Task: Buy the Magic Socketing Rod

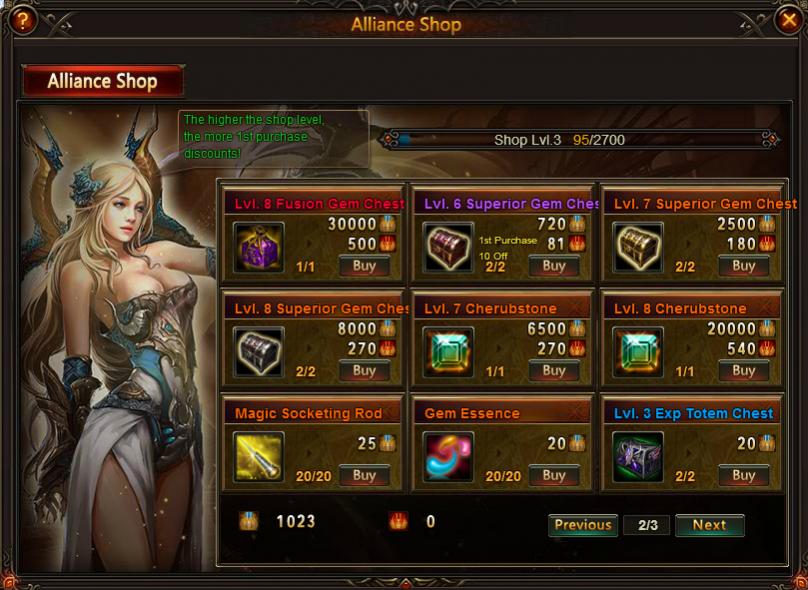Action: coord(364,476)
